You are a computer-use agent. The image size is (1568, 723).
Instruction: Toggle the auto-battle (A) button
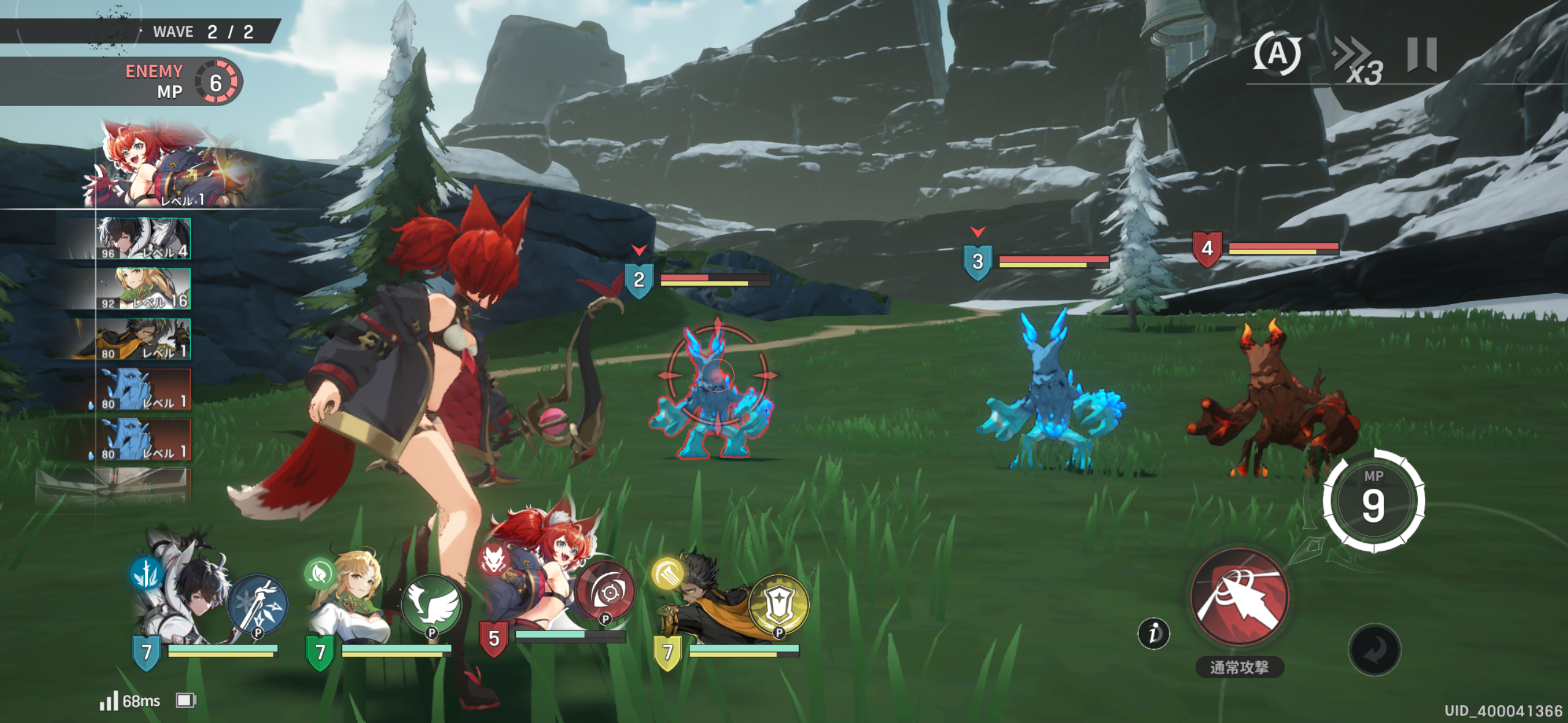pos(1277,55)
